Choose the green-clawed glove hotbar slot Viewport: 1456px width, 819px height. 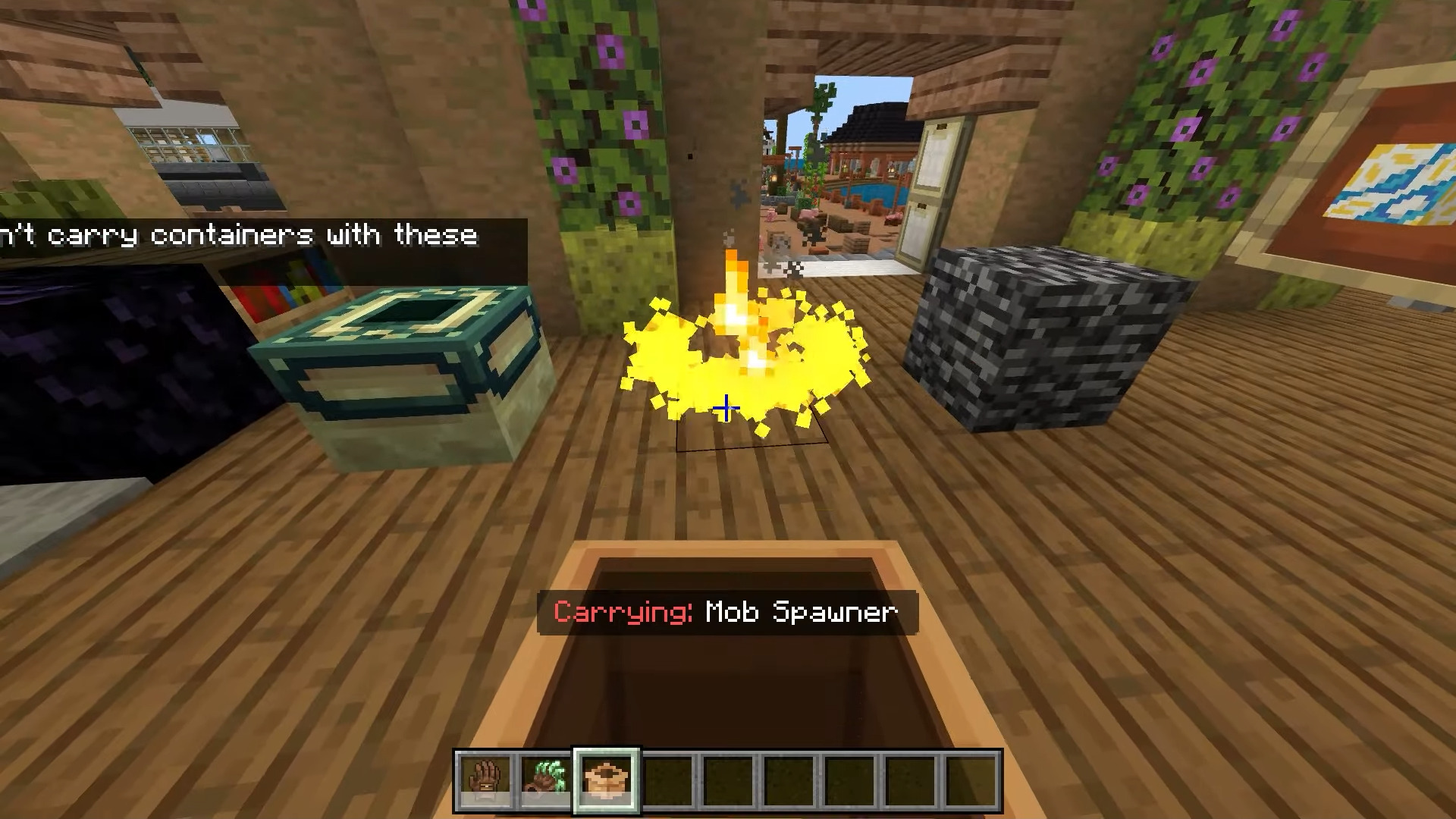coord(546,780)
